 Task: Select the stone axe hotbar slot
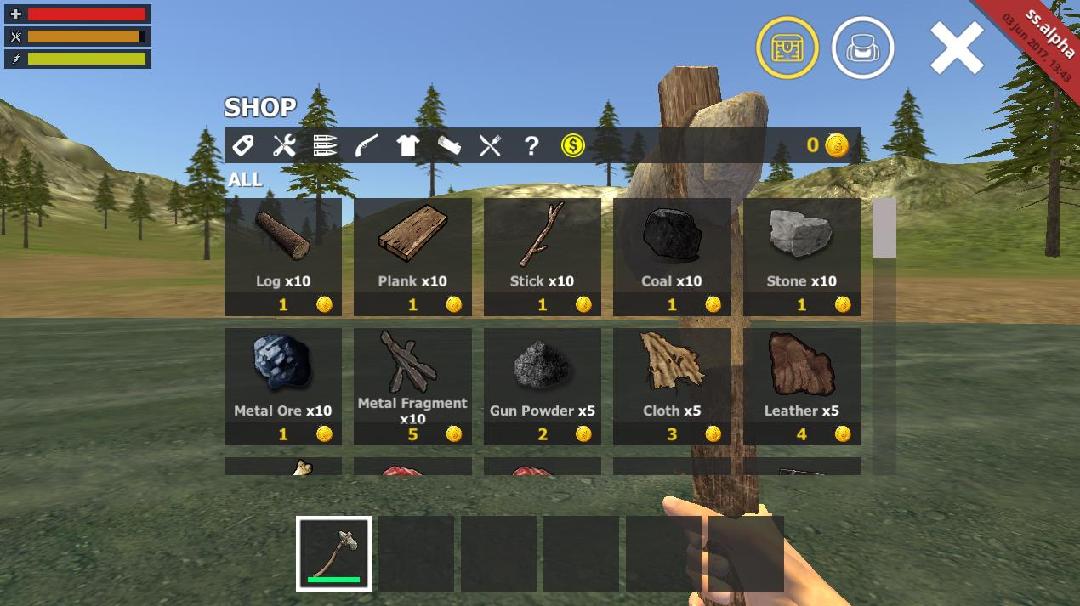(x=334, y=553)
